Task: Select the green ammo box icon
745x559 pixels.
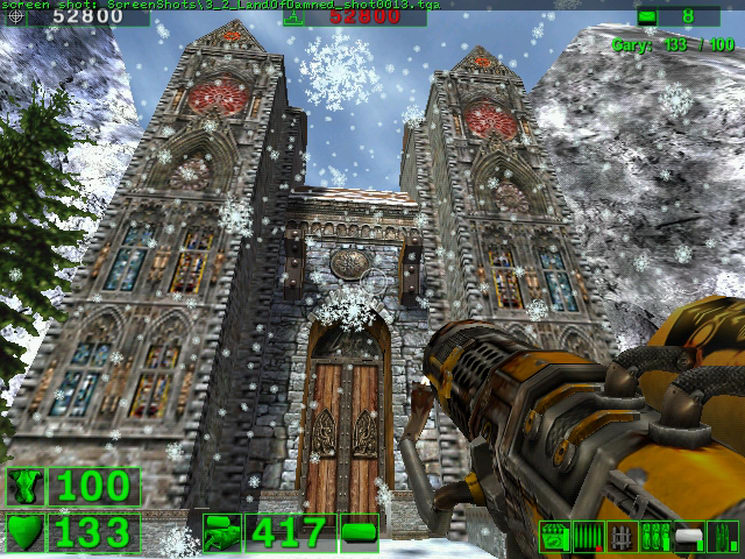Action: (554, 536)
